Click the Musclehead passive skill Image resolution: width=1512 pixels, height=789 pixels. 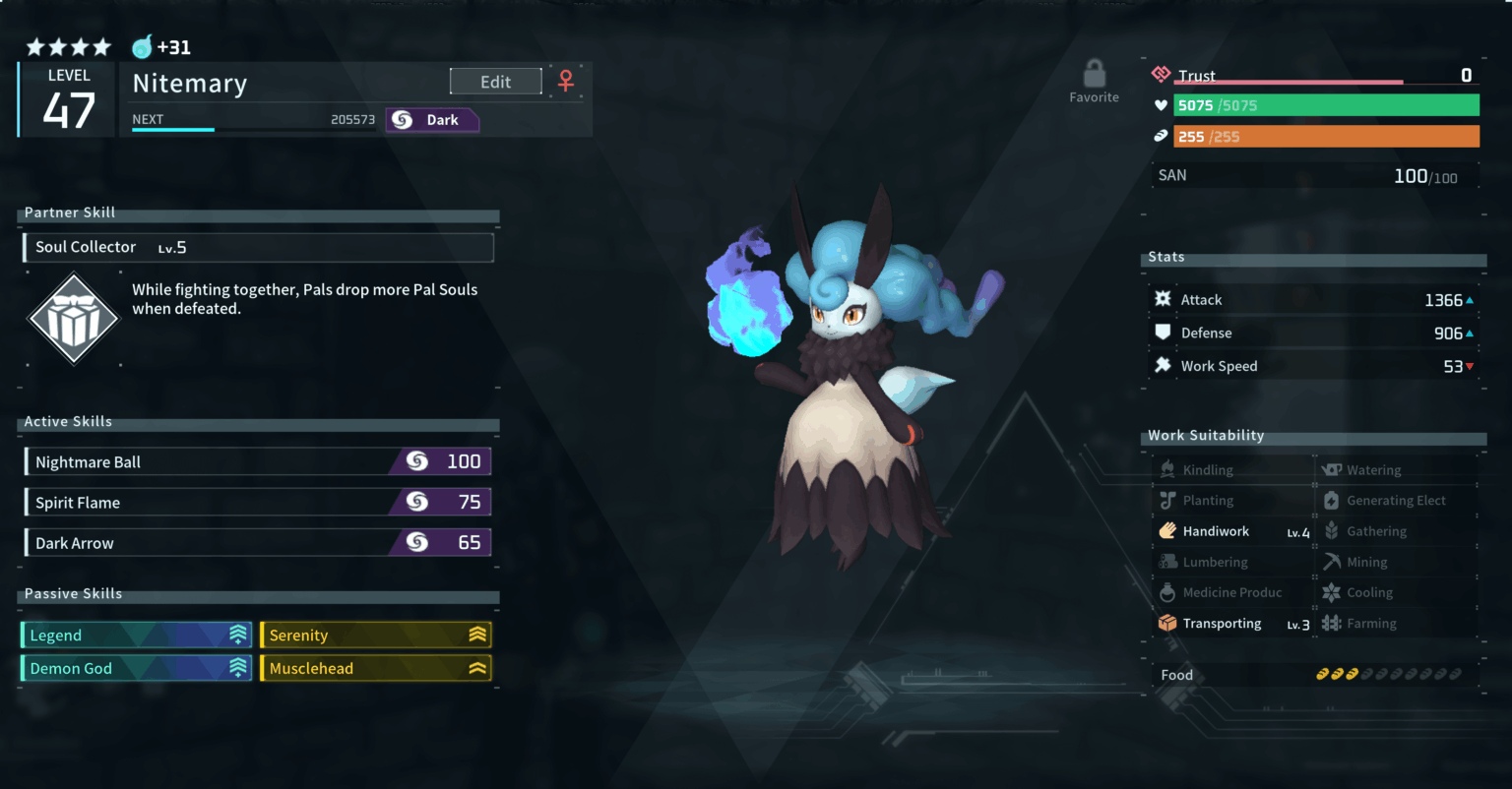(375, 669)
